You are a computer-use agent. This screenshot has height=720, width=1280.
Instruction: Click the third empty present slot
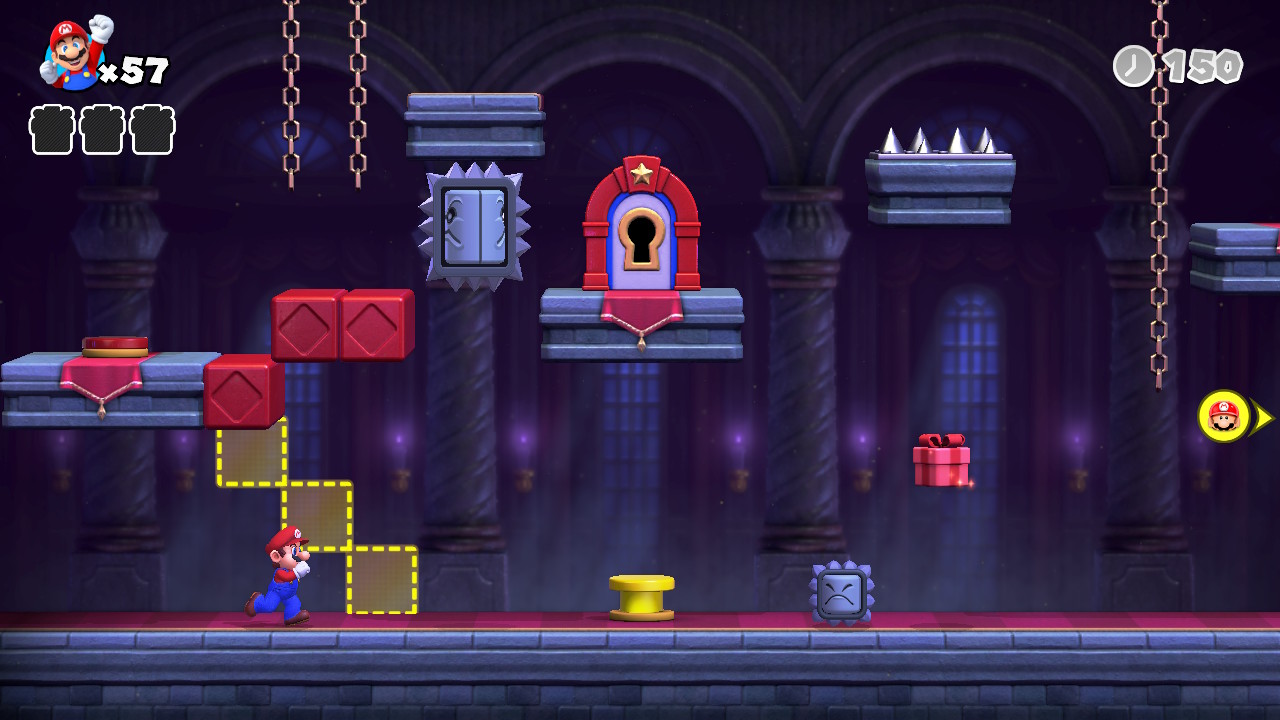tap(152, 131)
